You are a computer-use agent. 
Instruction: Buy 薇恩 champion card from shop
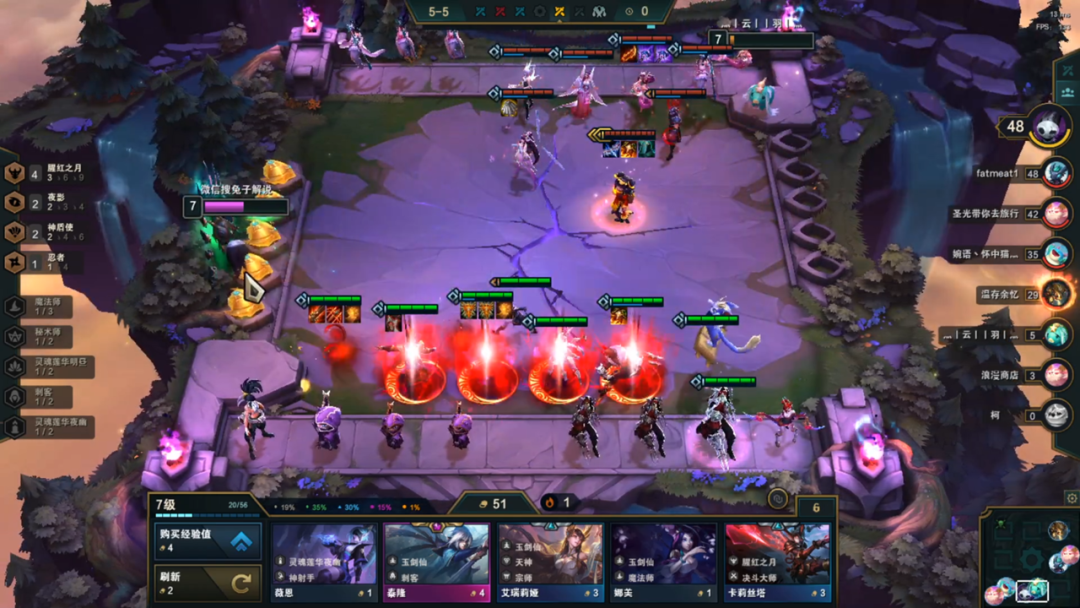[x=324, y=562]
